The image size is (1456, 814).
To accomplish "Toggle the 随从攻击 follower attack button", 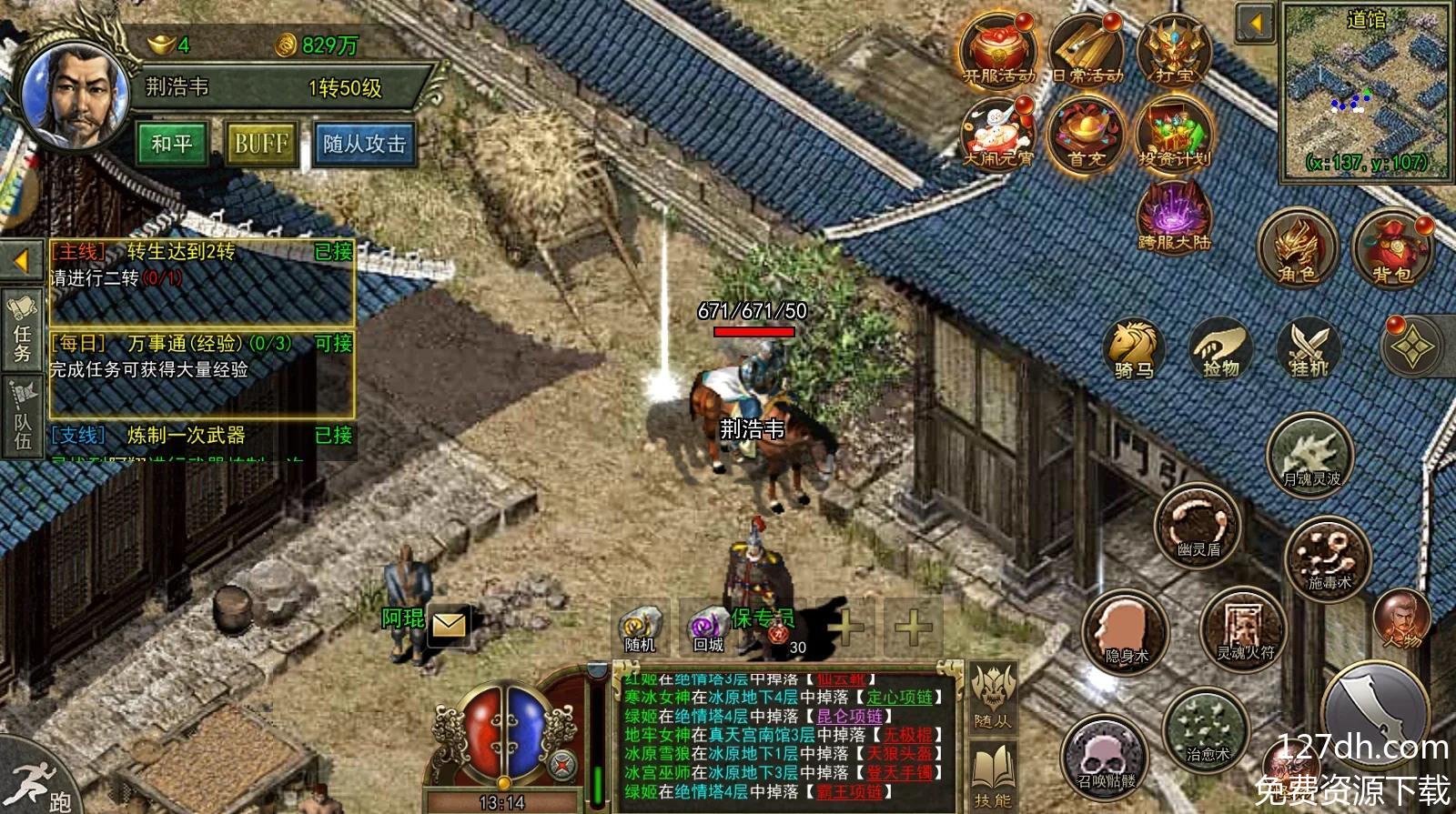I will (364, 144).
